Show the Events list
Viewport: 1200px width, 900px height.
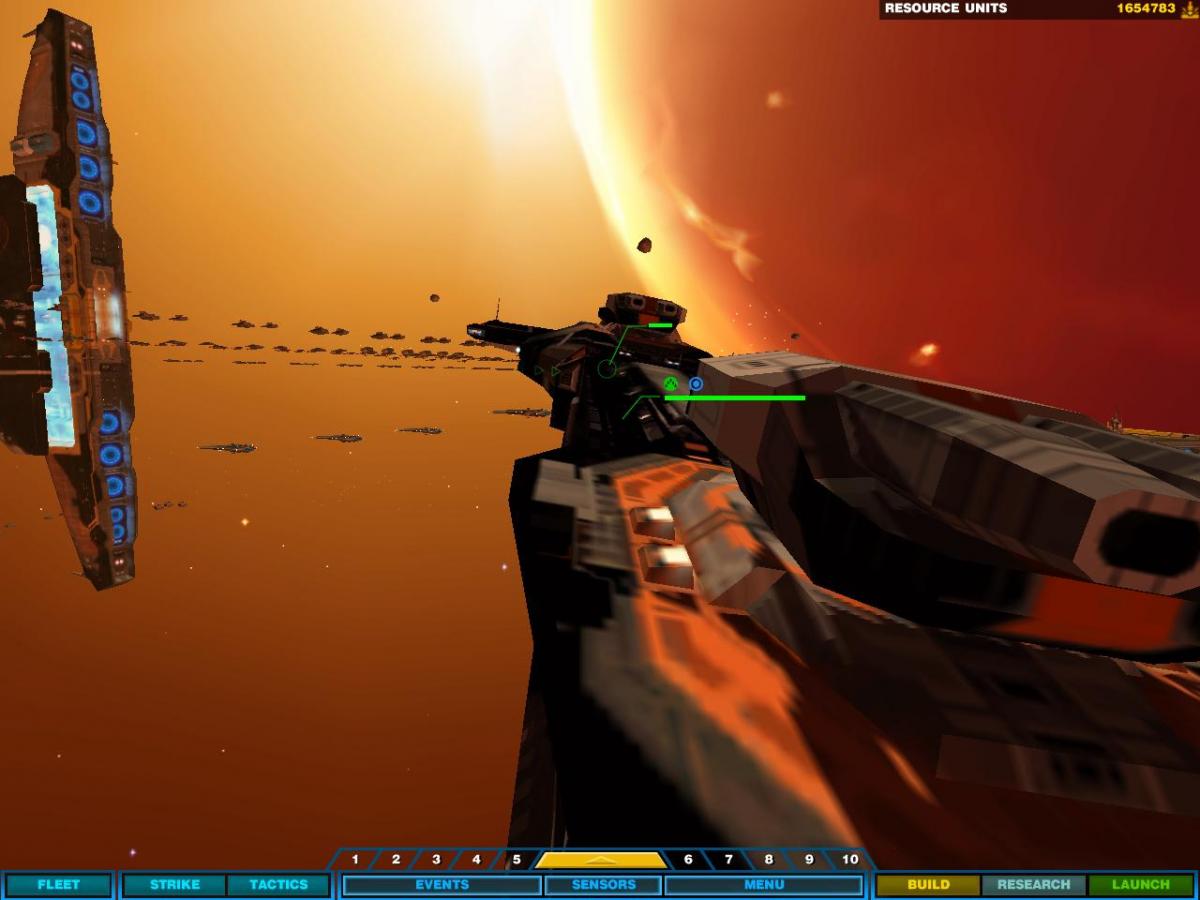click(x=442, y=885)
